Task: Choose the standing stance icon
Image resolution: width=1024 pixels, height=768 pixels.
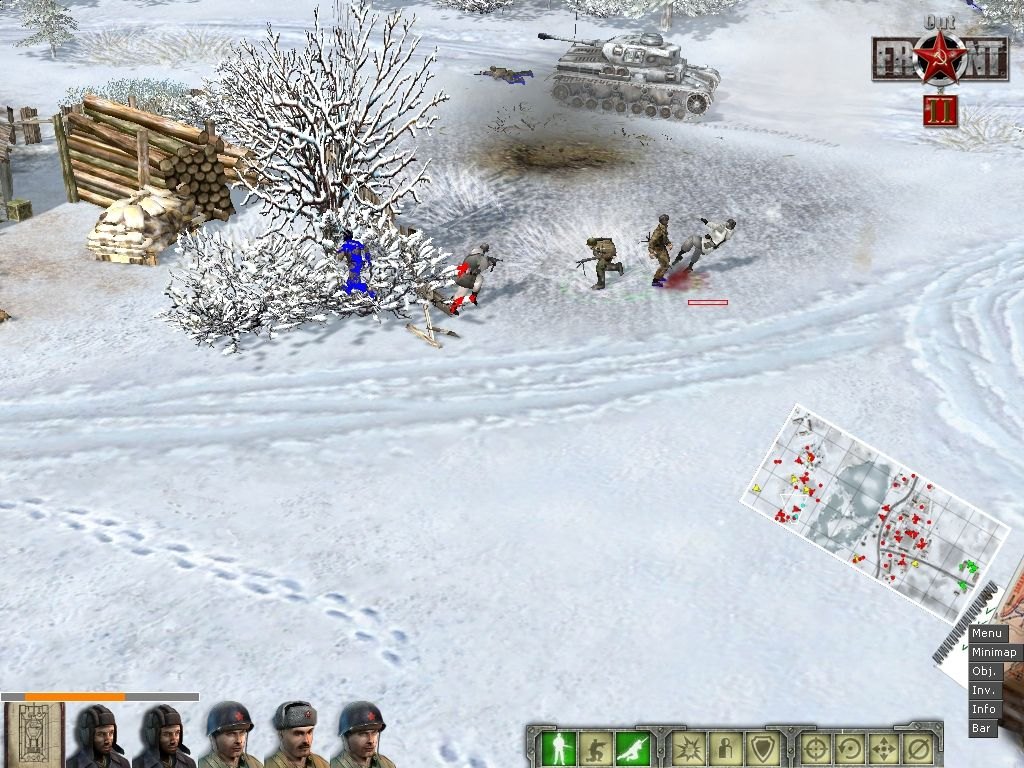Action: point(559,747)
